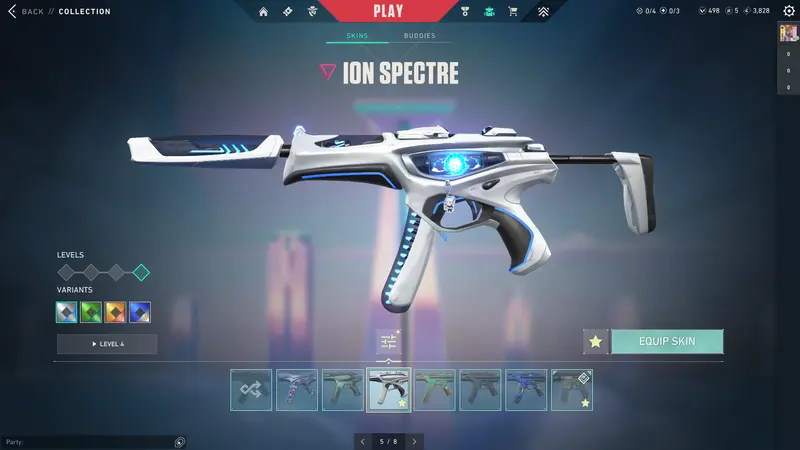Go back from the Collection screen
This screenshot has width=800, height=450.
click(26, 11)
